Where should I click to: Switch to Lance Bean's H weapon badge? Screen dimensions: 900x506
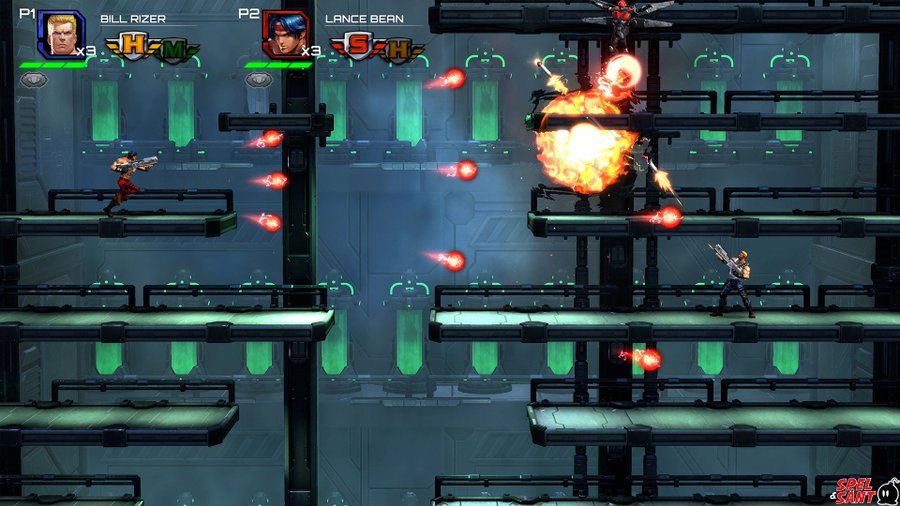pos(397,48)
